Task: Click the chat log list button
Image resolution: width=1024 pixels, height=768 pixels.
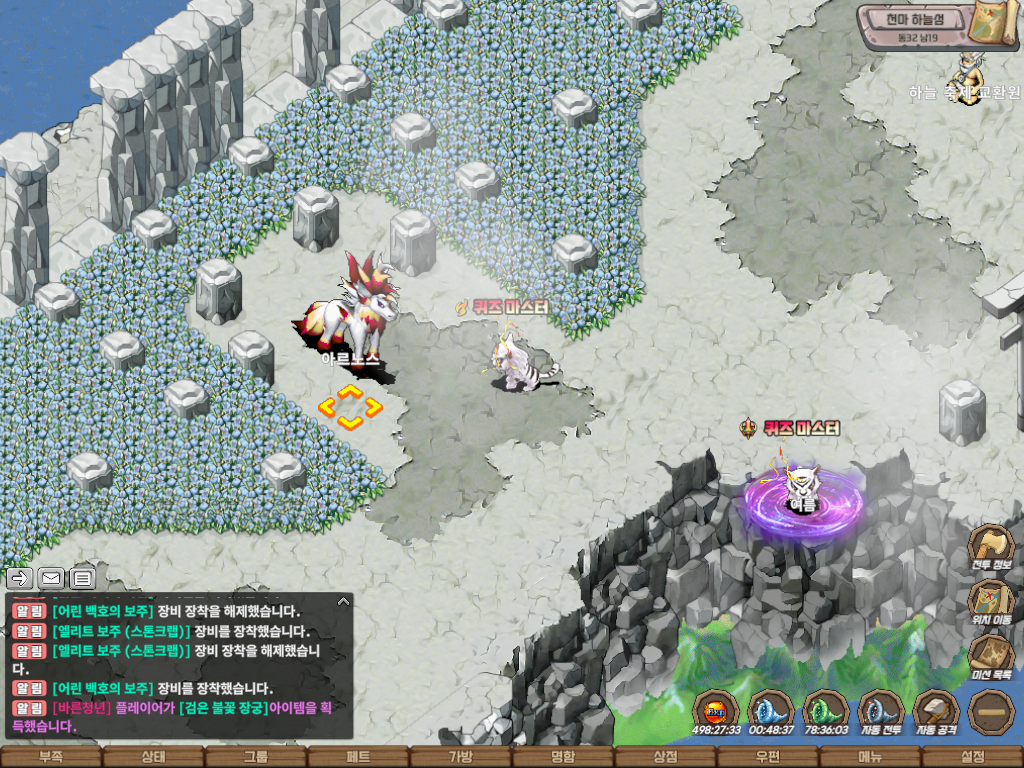Action: coord(82,577)
